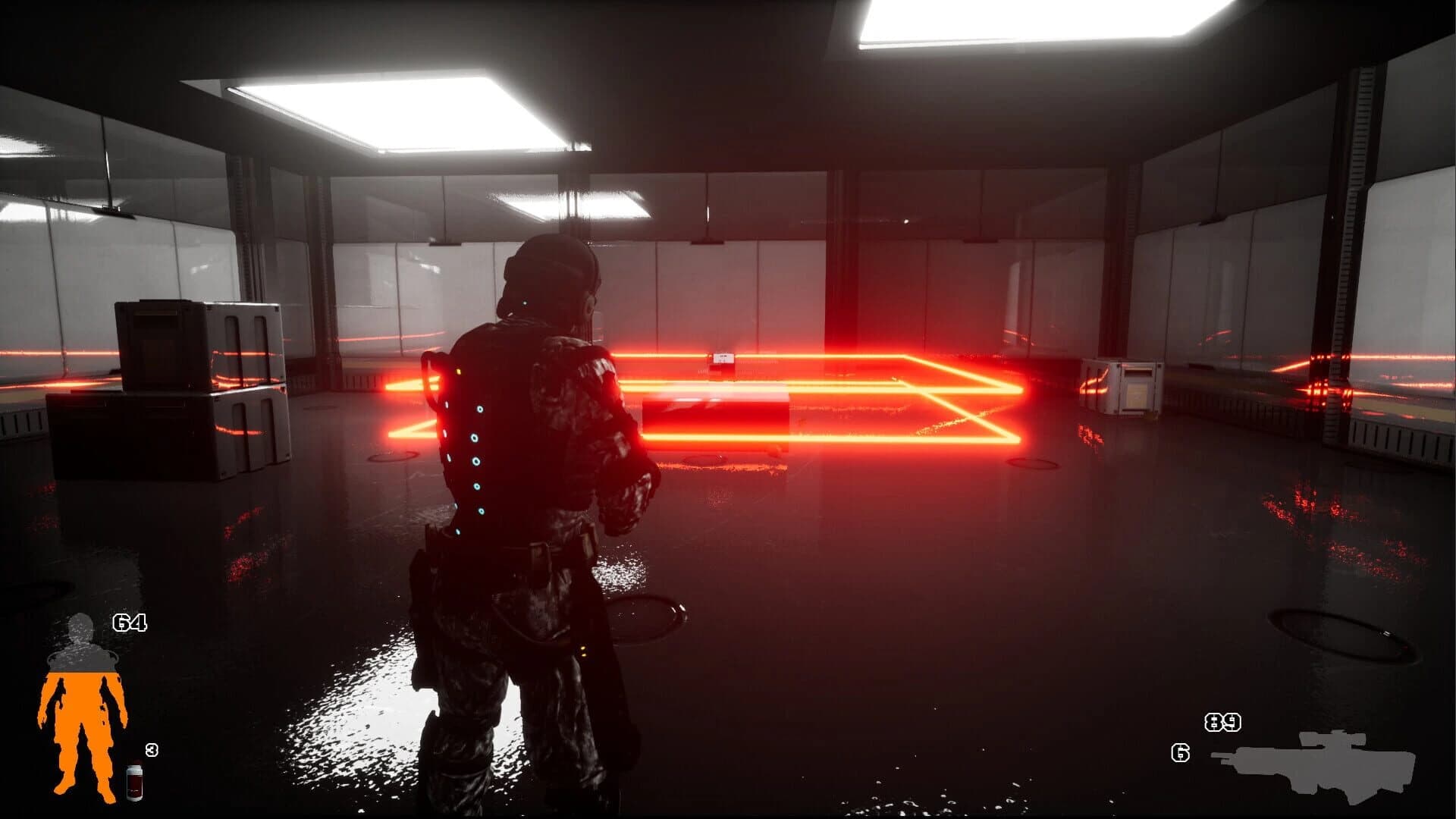Viewport: 1456px width, 819px height.
Task: Click the health value 64 label
Action: [x=130, y=623]
